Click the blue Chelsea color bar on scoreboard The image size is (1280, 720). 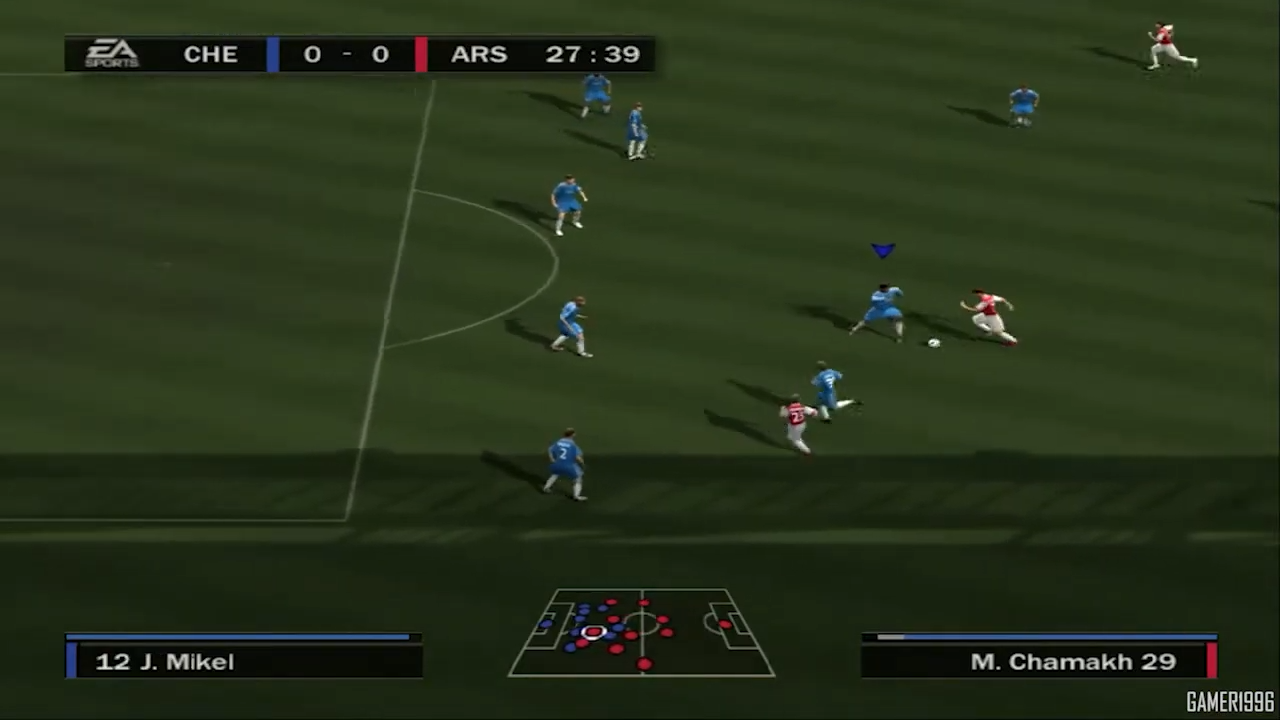272,54
